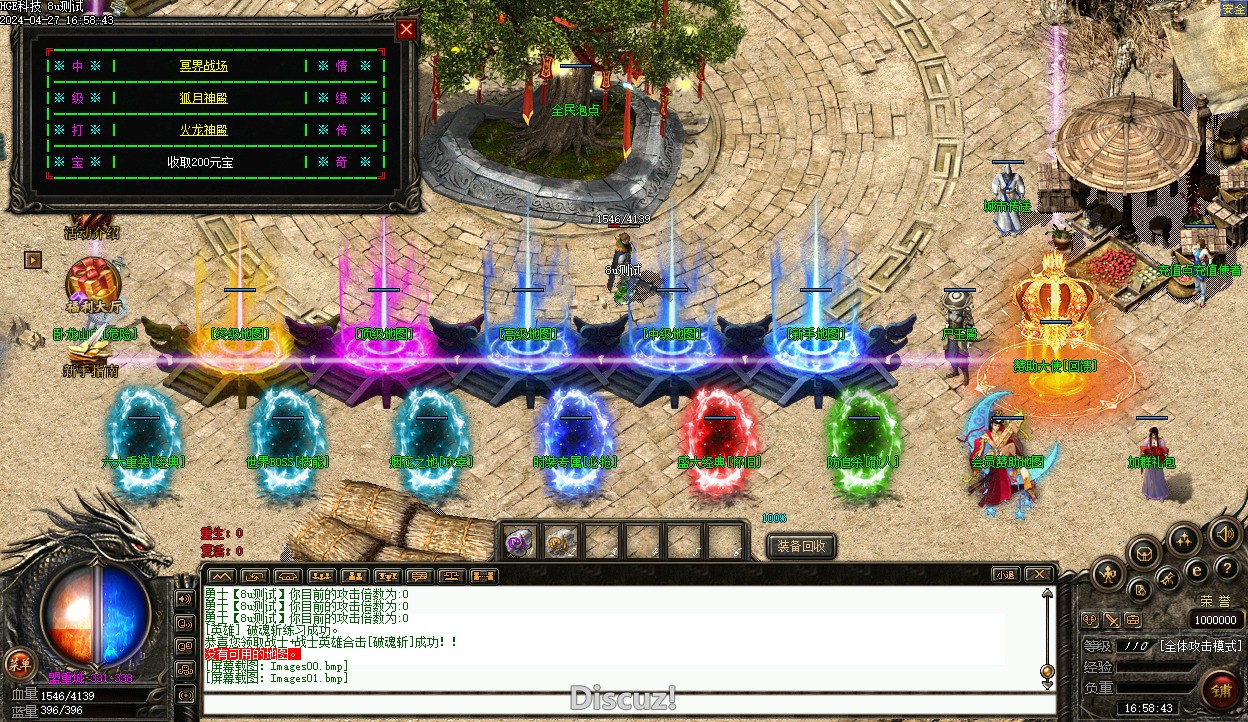Open the character figure icon
This screenshot has height=722, width=1248.
1109,573
